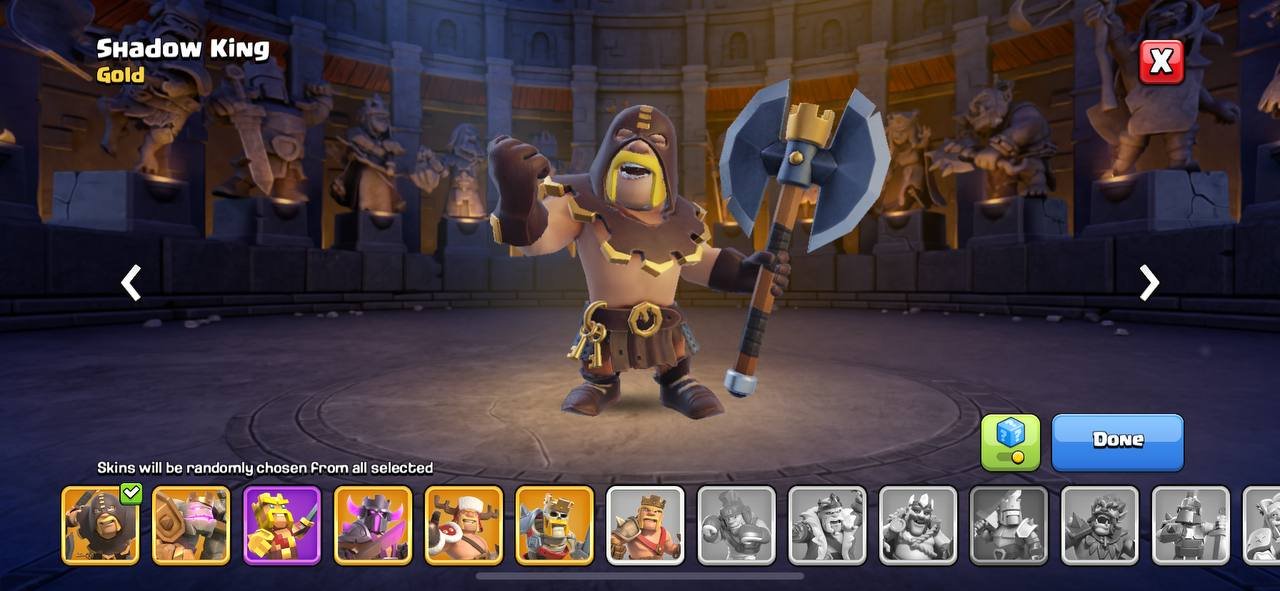Select the locked spiked-crown king skin

(918, 525)
